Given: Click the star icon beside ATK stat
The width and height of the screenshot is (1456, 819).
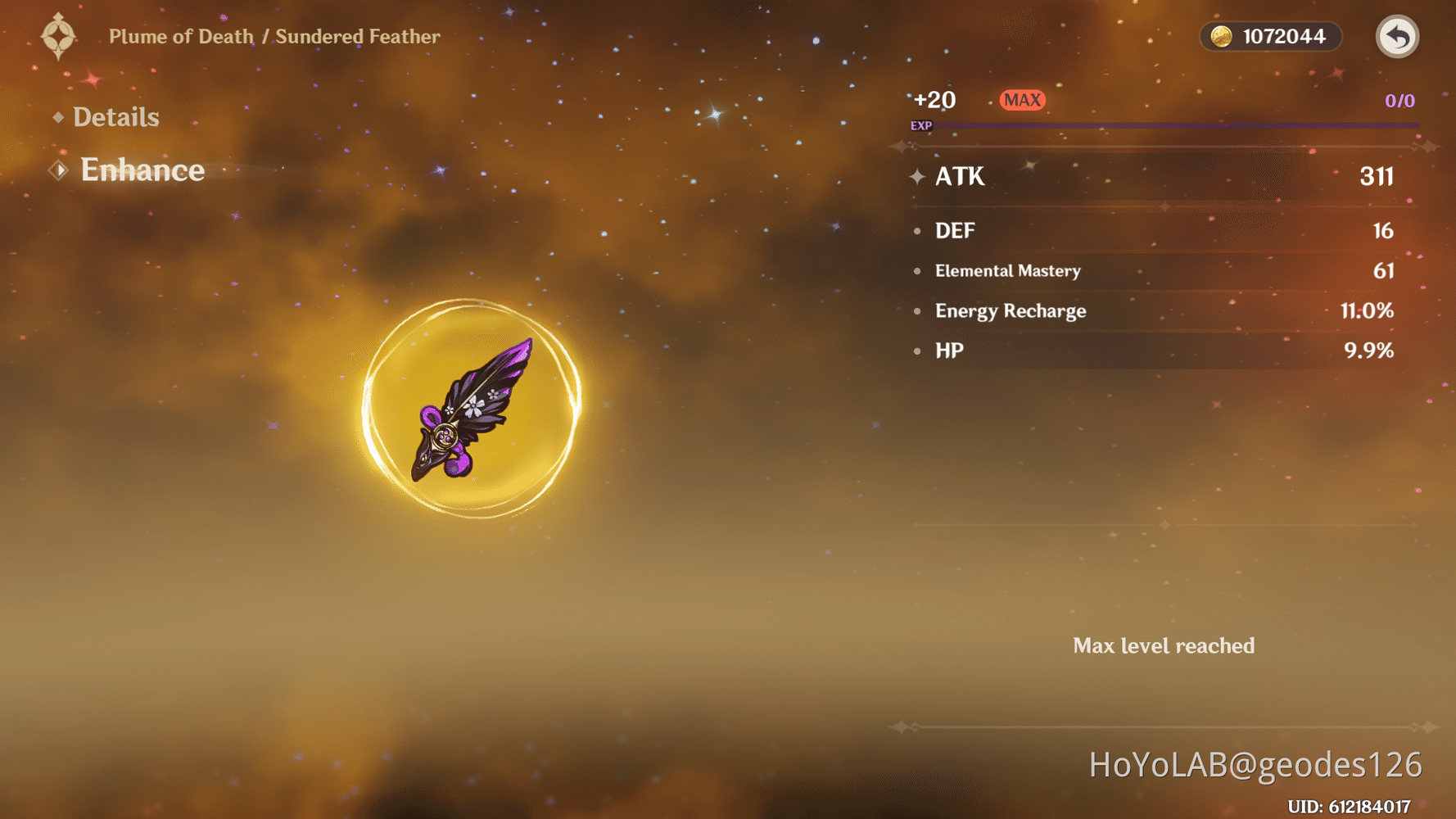Looking at the screenshot, I should point(918,176).
